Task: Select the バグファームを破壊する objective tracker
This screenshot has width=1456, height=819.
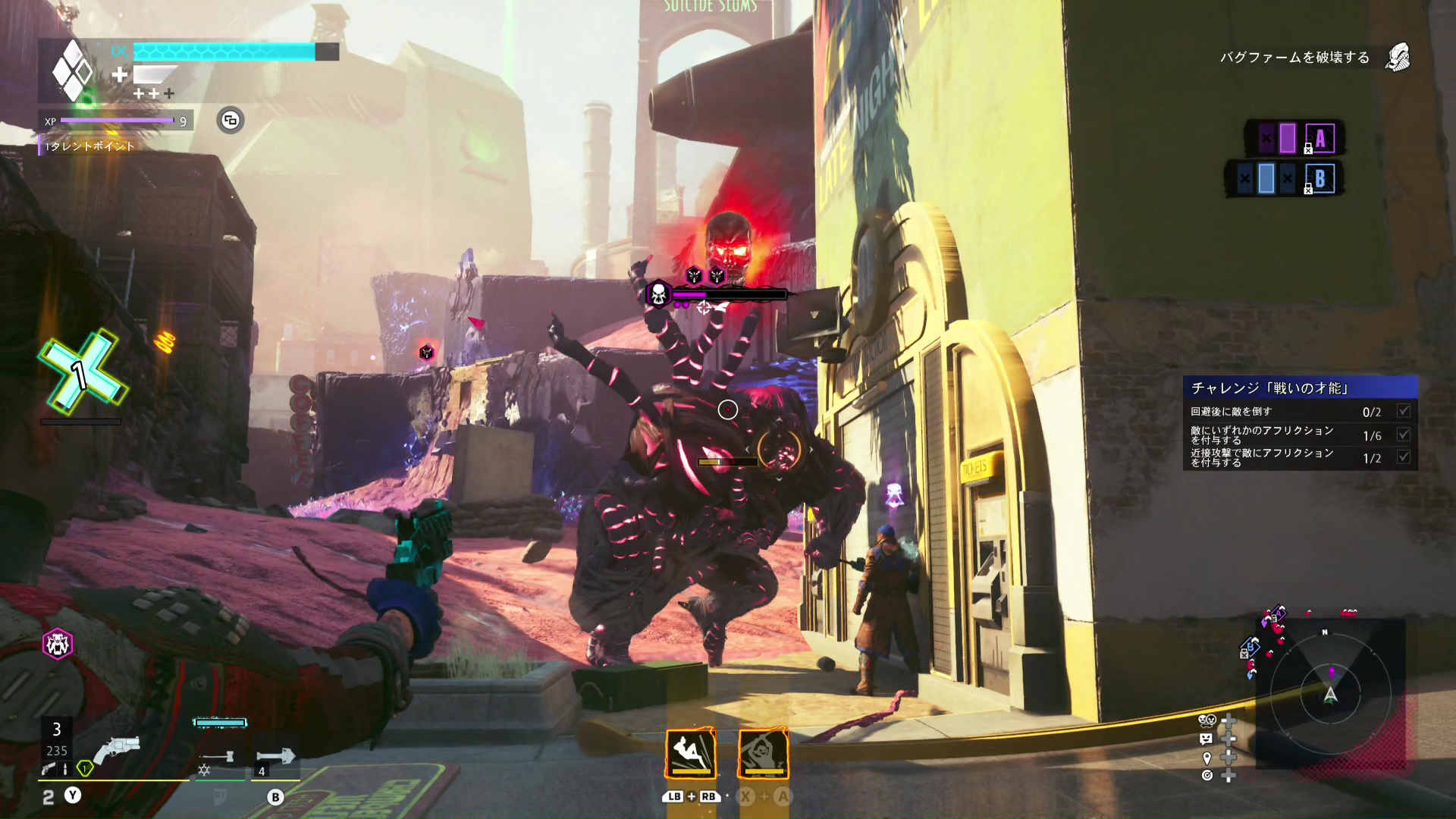Action: (1294, 58)
